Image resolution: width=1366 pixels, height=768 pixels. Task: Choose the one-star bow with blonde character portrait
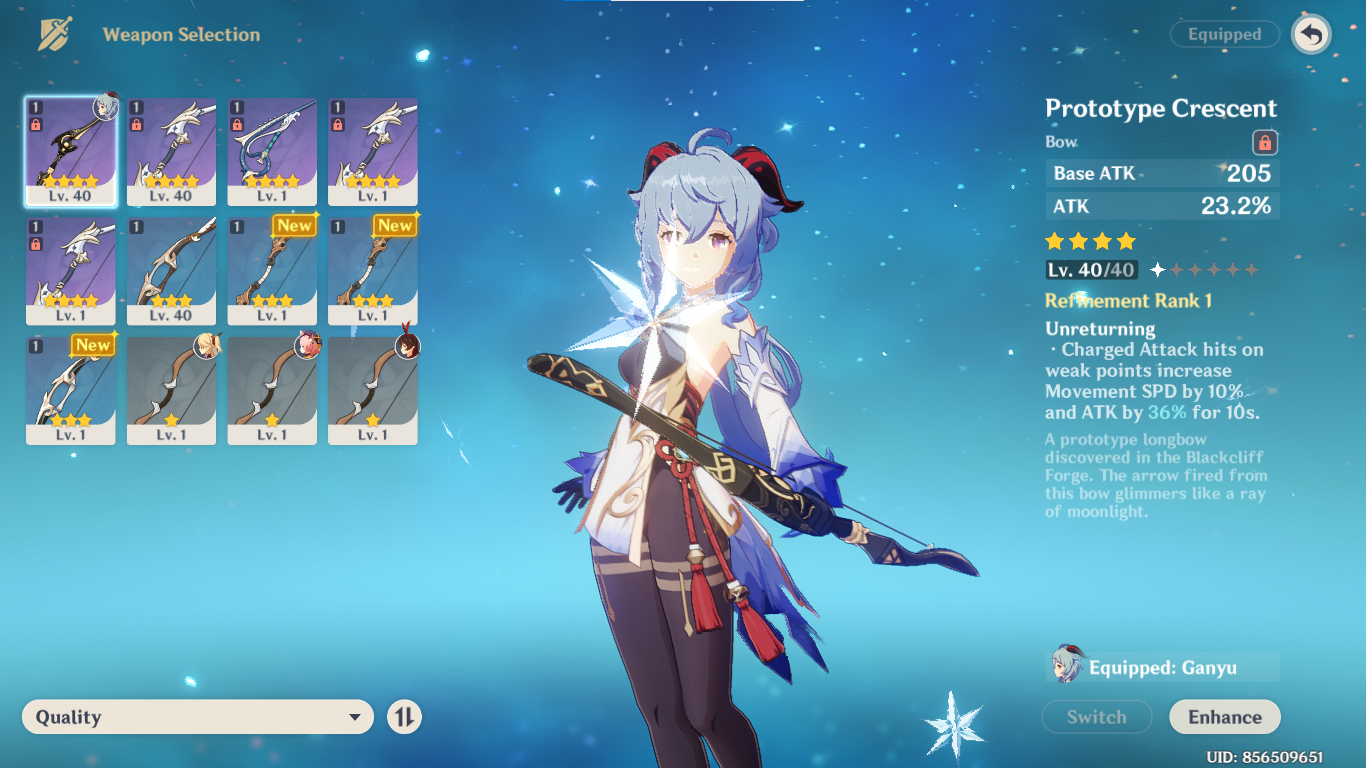171,390
